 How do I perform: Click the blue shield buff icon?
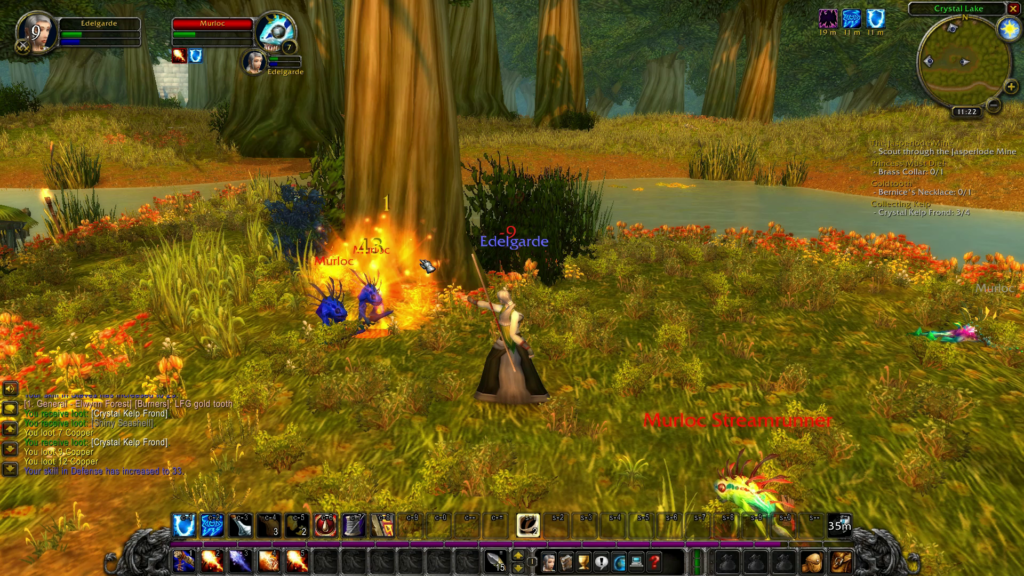875,18
